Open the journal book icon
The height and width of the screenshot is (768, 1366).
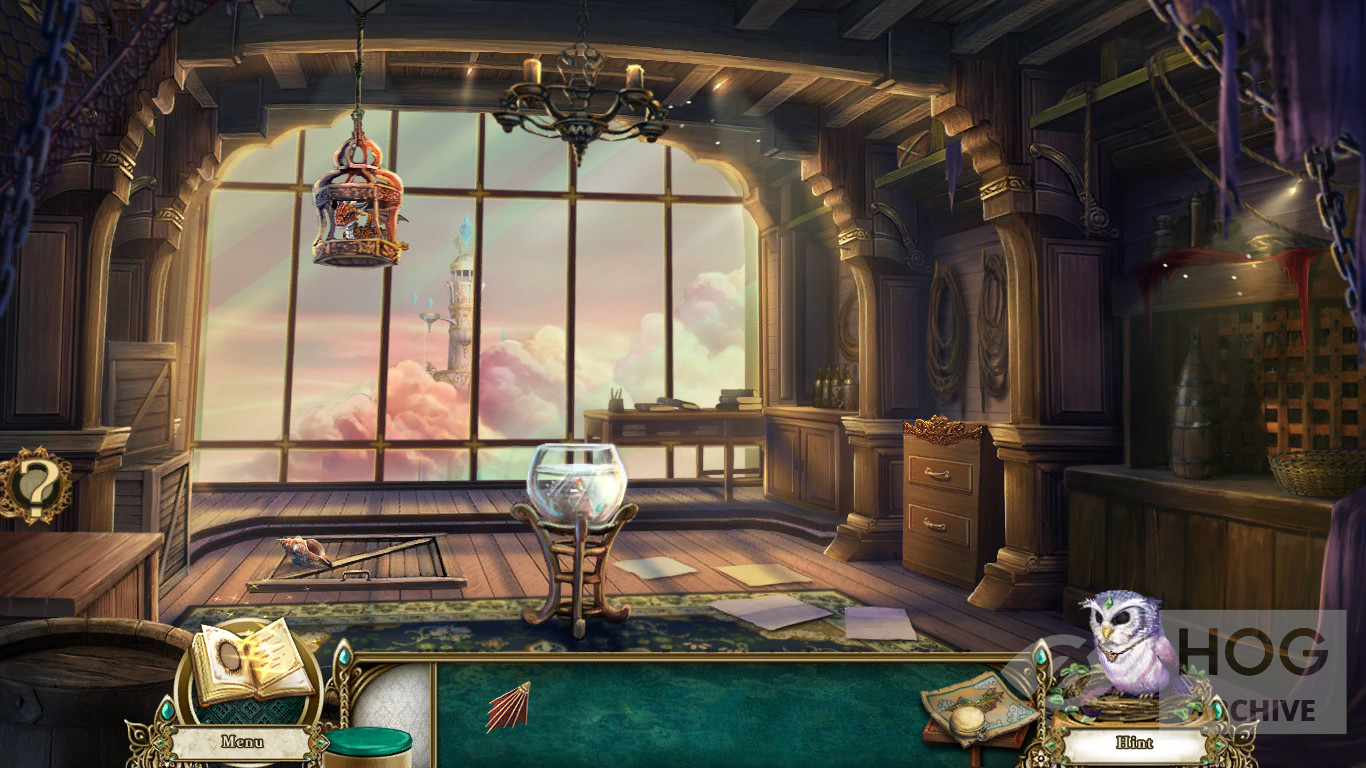tap(252, 662)
